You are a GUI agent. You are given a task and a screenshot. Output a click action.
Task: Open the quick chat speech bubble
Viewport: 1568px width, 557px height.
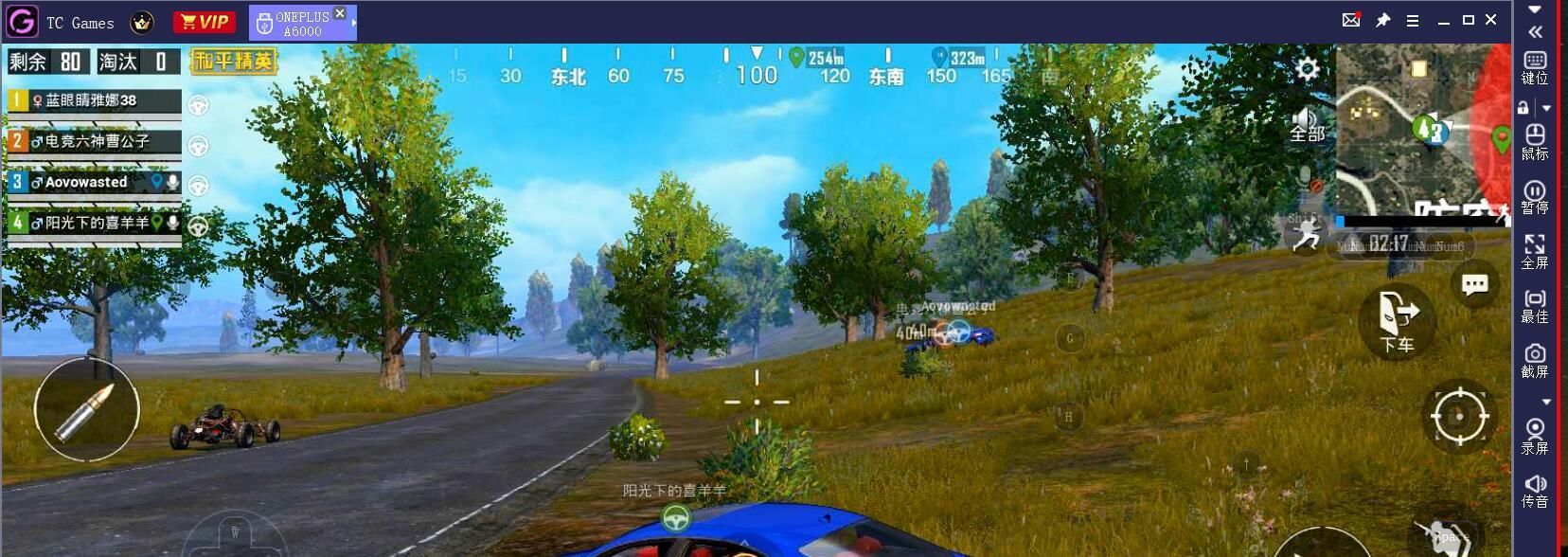1474,284
